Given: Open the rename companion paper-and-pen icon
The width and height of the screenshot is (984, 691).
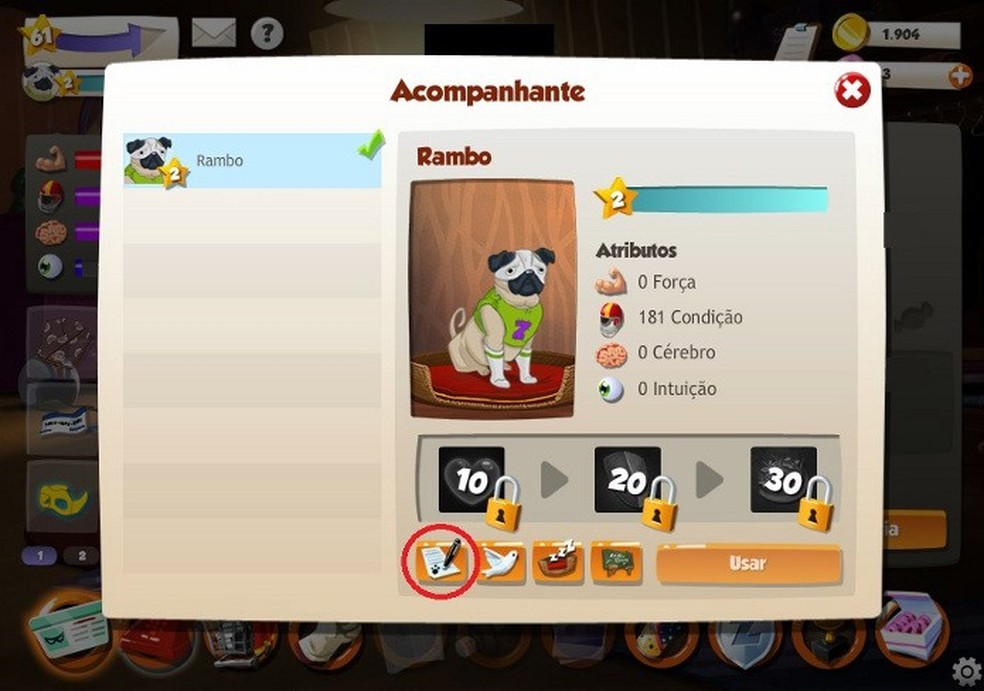Looking at the screenshot, I should (x=438, y=563).
